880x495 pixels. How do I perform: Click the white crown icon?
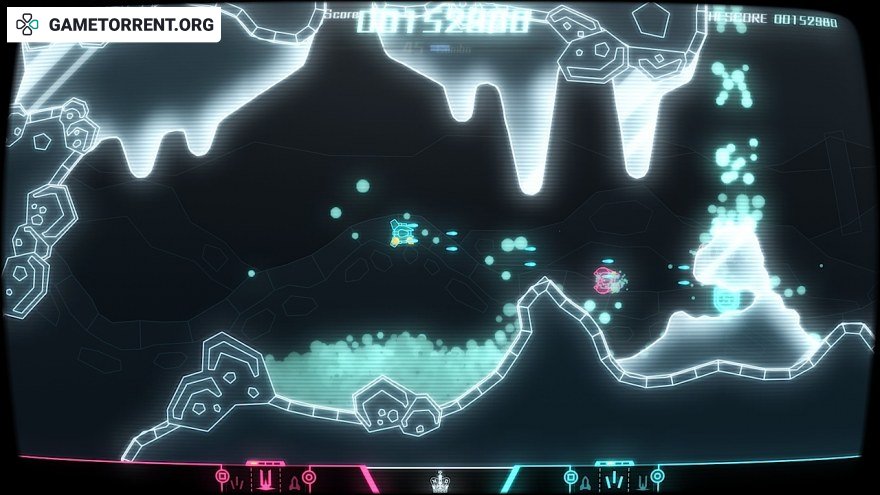click(439, 483)
